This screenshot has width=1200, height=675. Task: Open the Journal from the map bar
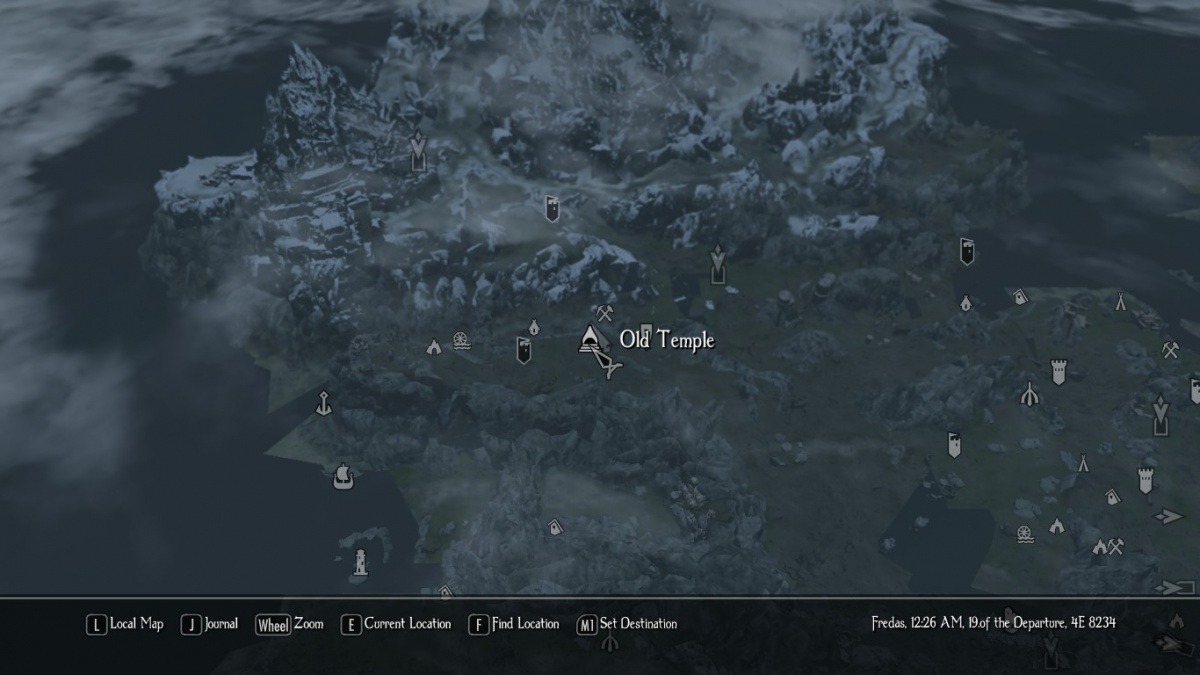[x=210, y=624]
